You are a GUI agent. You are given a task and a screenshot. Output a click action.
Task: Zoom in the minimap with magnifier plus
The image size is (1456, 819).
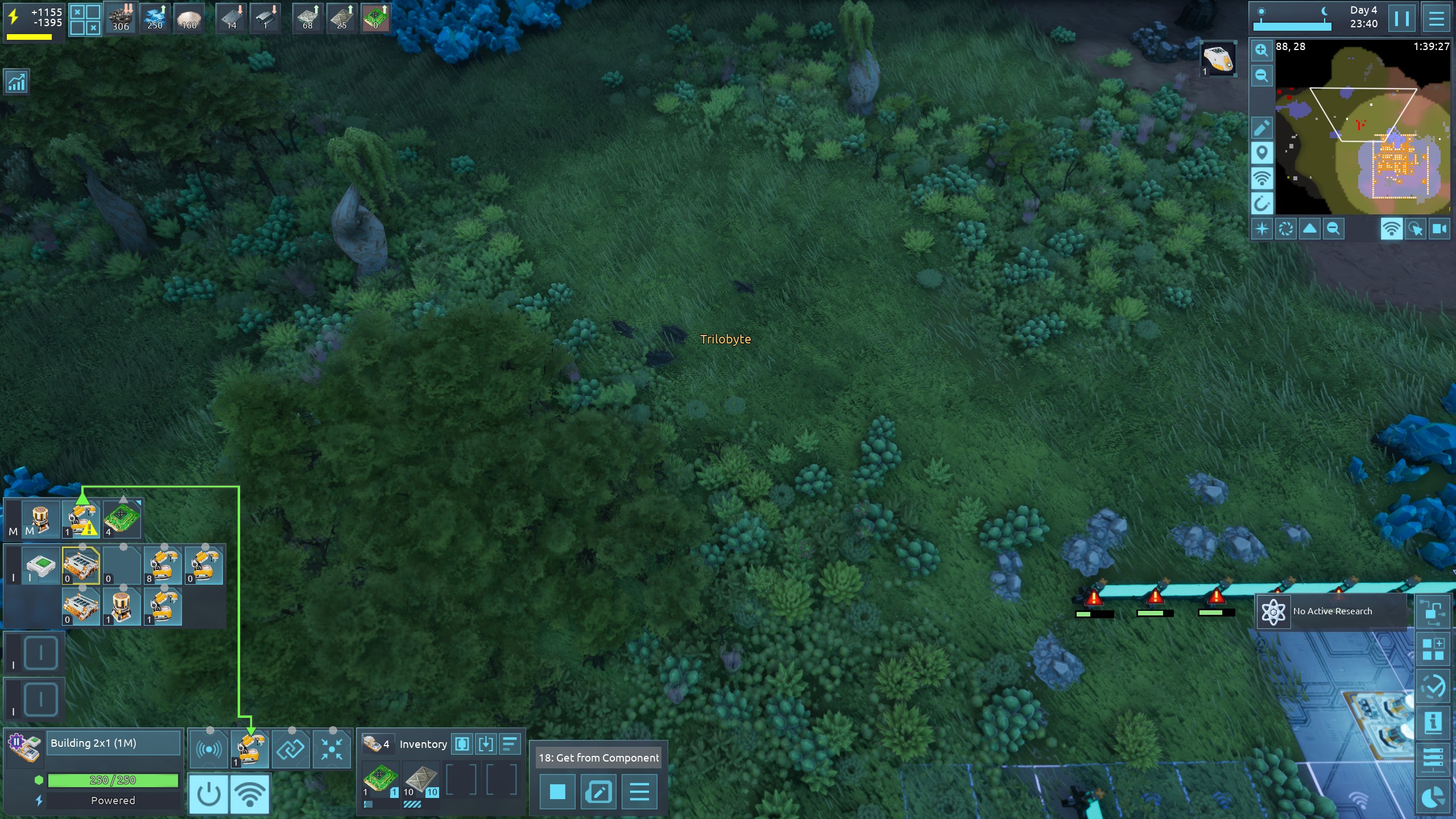tap(1261, 50)
